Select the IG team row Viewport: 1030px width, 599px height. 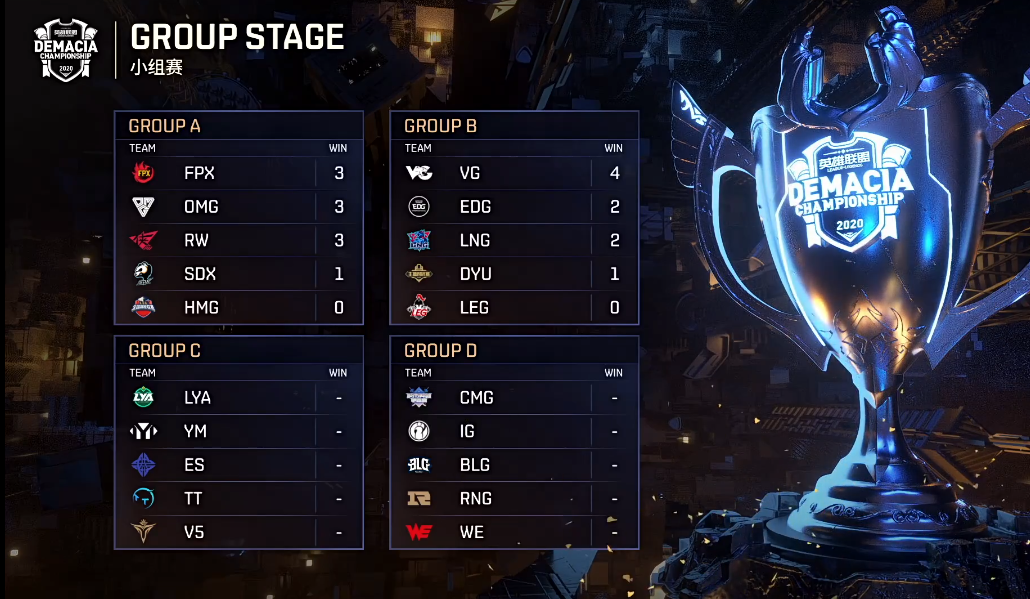pos(514,431)
